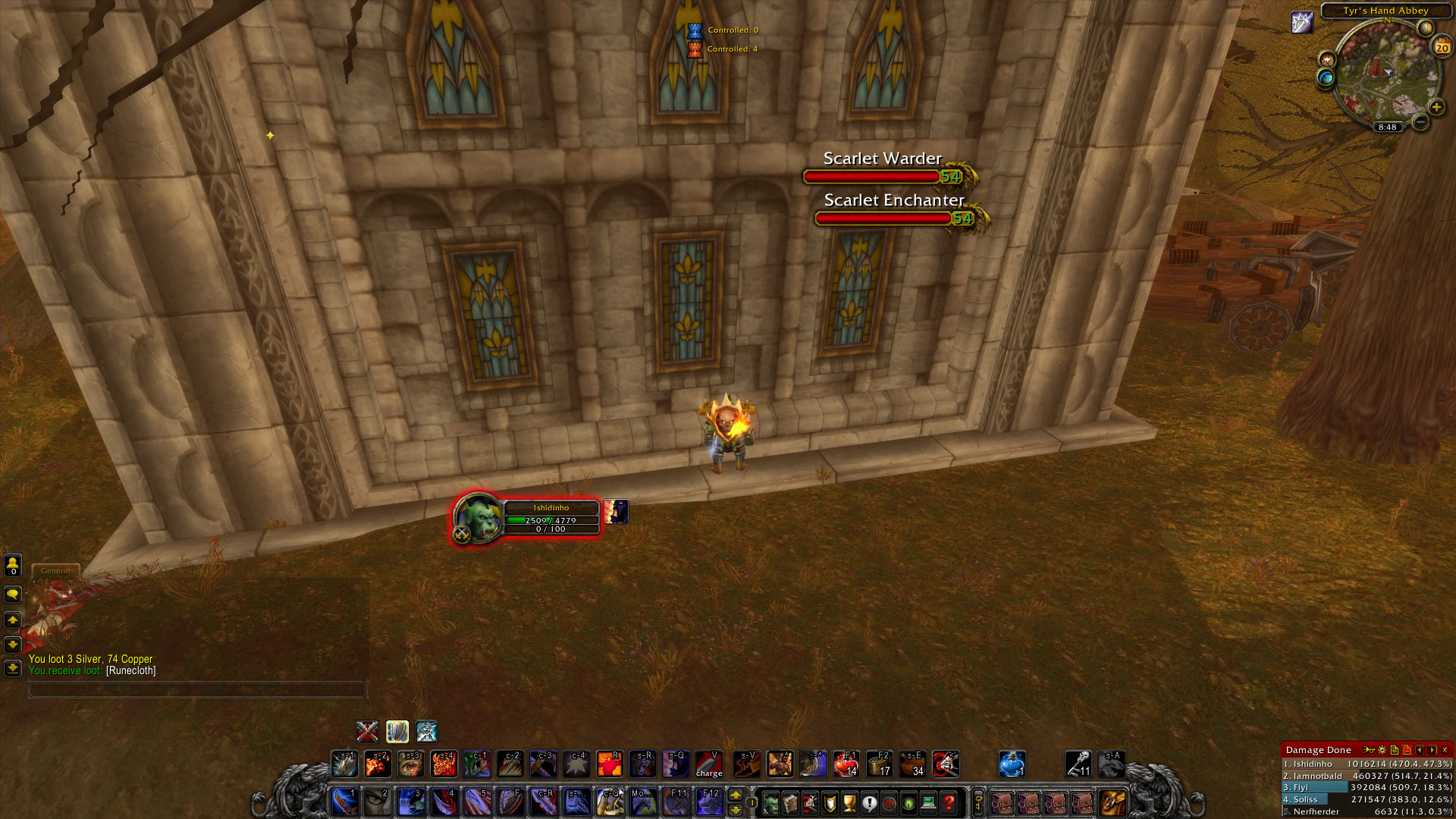Open the Quest Log exclamation icon
This screenshot has height=819, width=1456.
point(869,804)
